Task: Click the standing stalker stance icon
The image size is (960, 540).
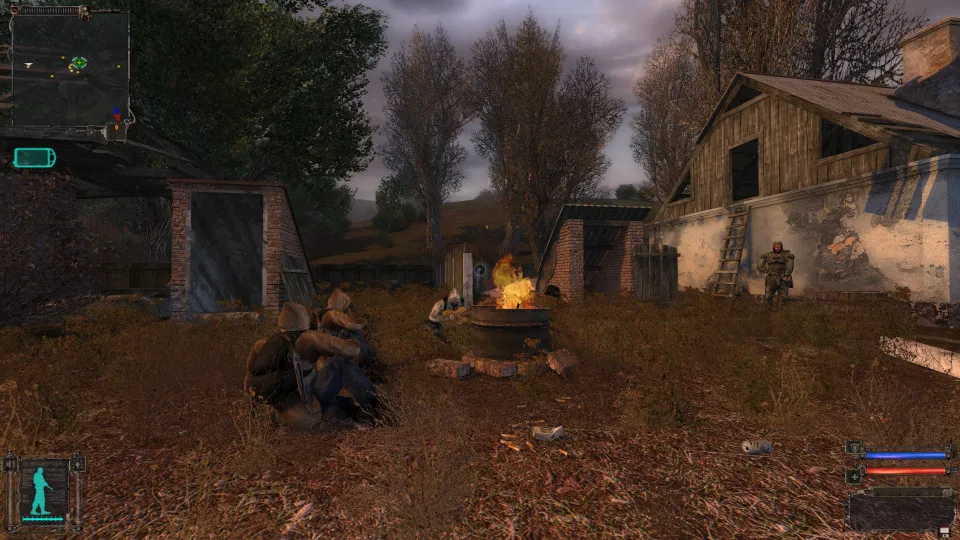Action: click(43, 491)
